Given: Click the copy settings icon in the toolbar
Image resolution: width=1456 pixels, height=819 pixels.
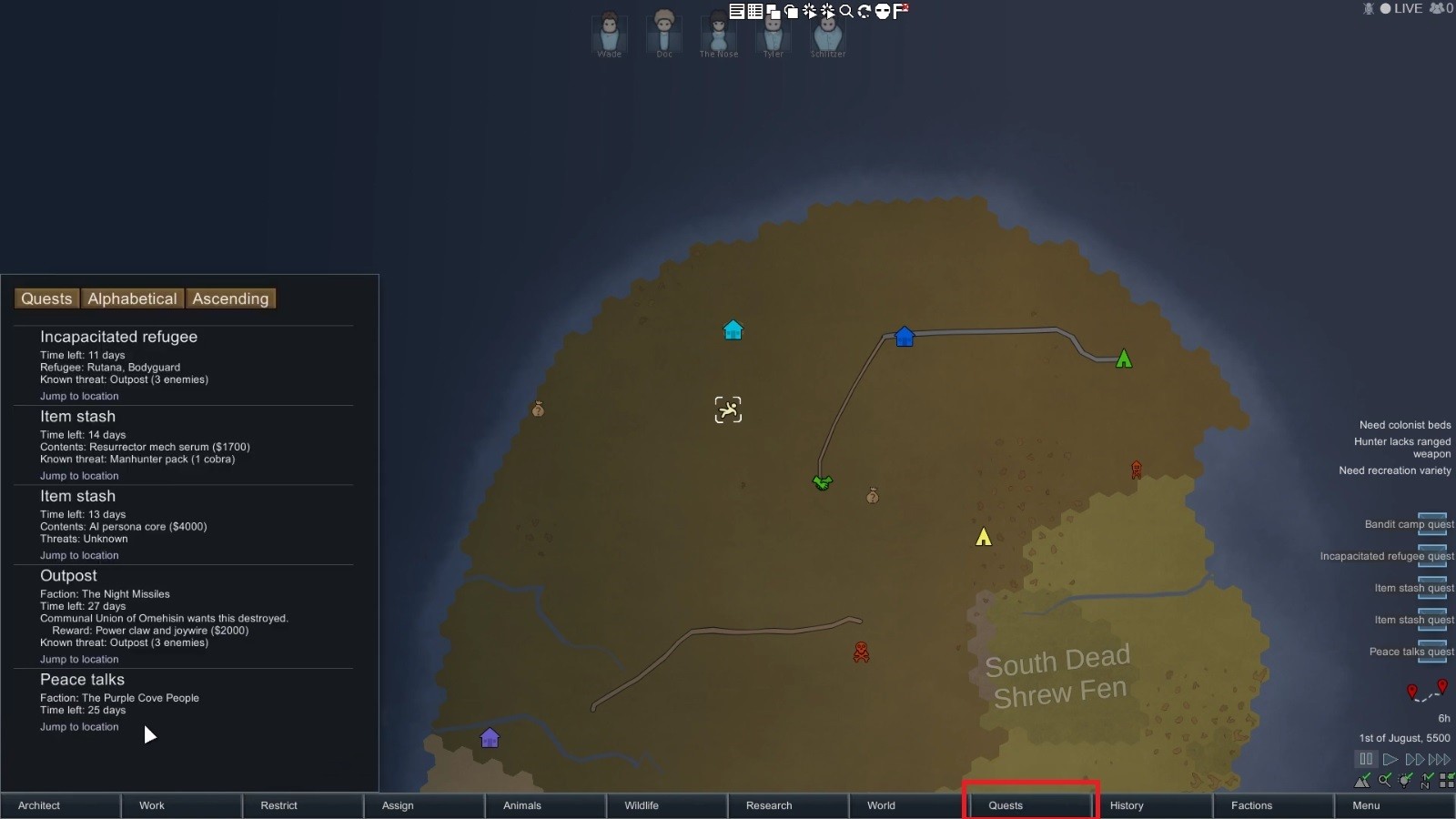Looking at the screenshot, I should [x=772, y=11].
